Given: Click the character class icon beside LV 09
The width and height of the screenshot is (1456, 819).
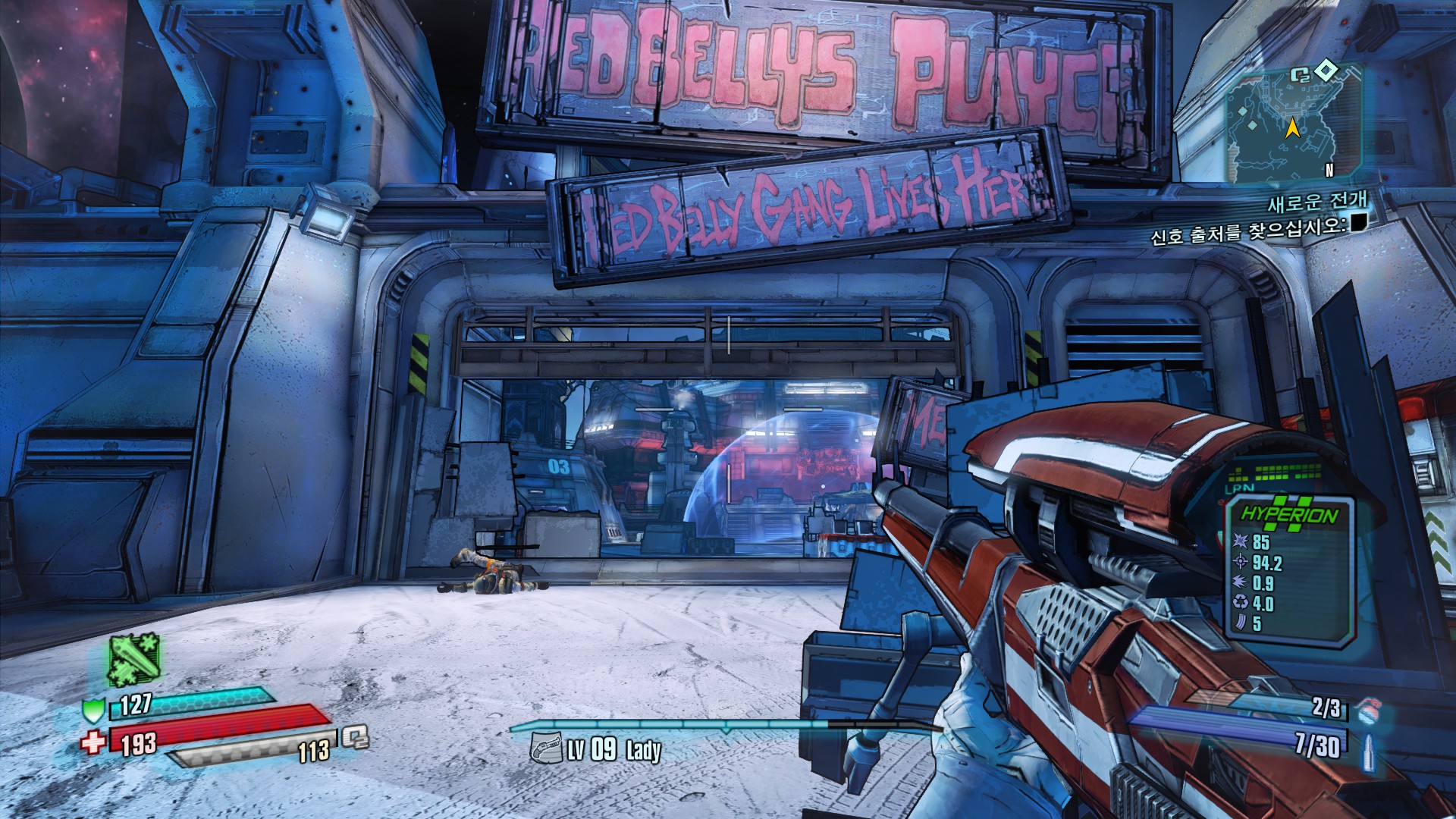Looking at the screenshot, I should click(545, 748).
